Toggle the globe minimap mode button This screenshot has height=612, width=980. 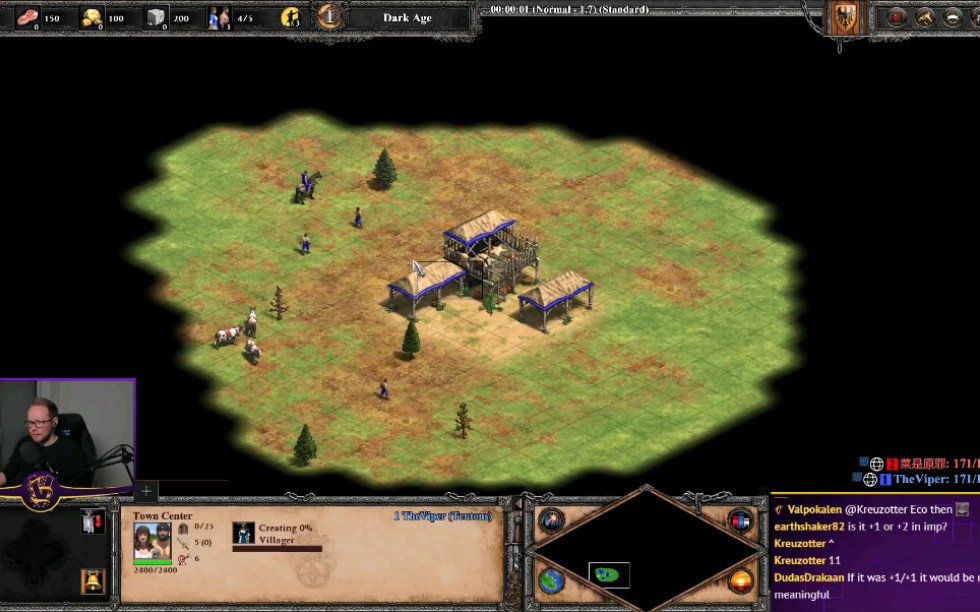tap(551, 581)
